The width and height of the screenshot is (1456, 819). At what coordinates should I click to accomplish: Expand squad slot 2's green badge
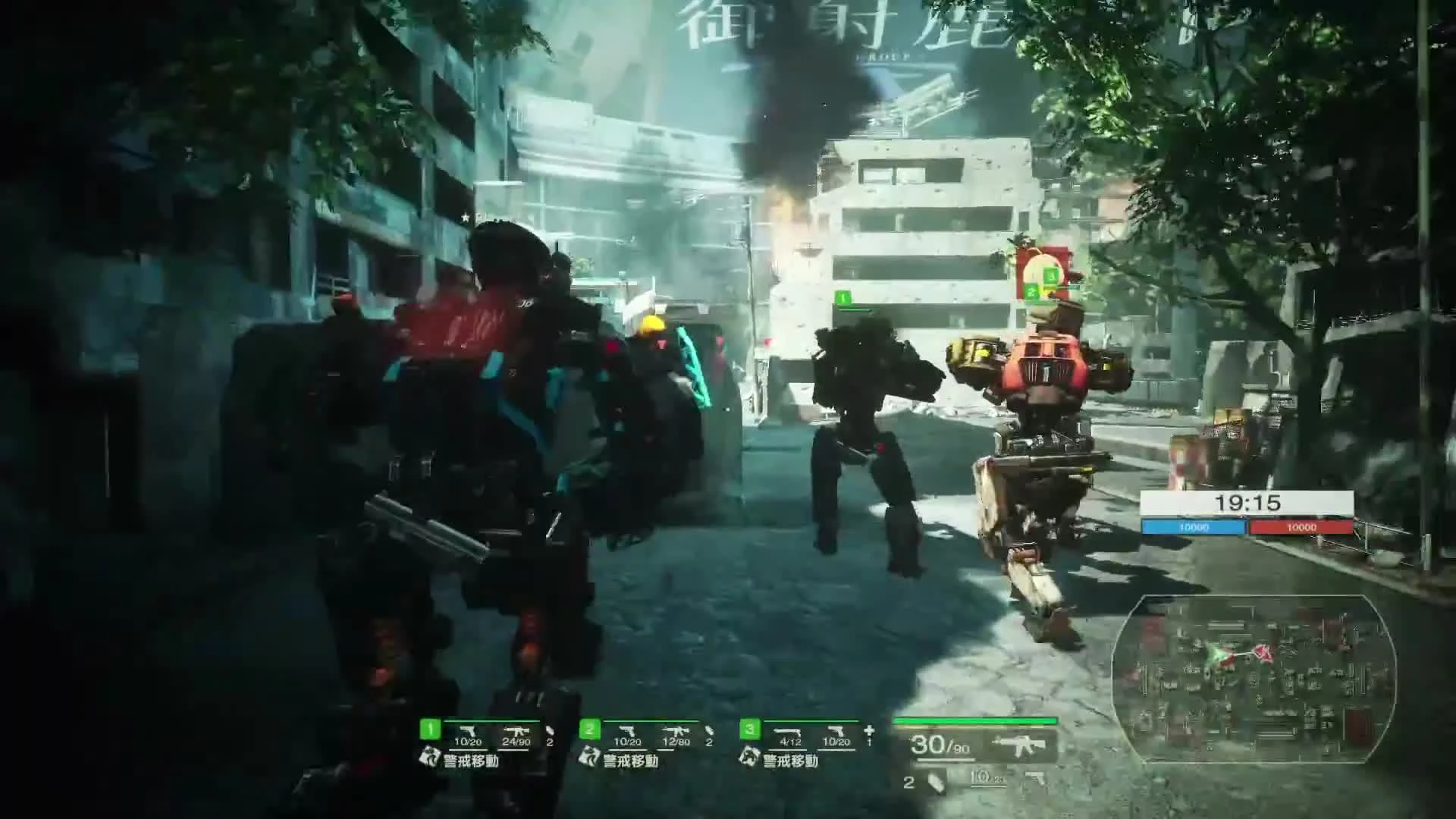(589, 730)
